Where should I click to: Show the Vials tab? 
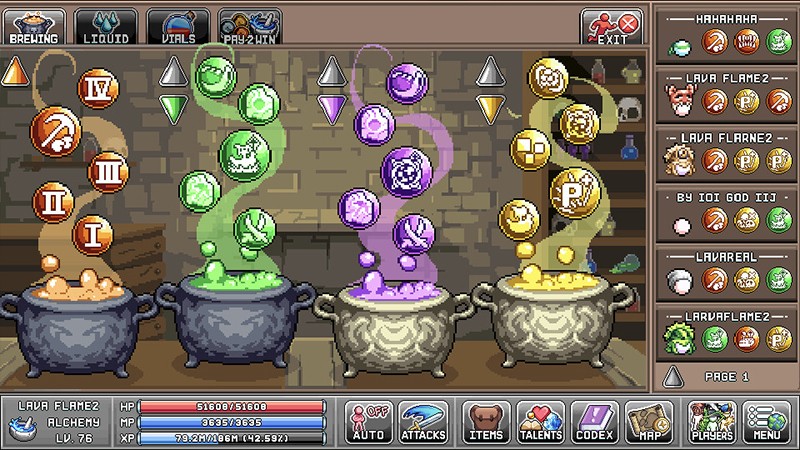coord(178,26)
